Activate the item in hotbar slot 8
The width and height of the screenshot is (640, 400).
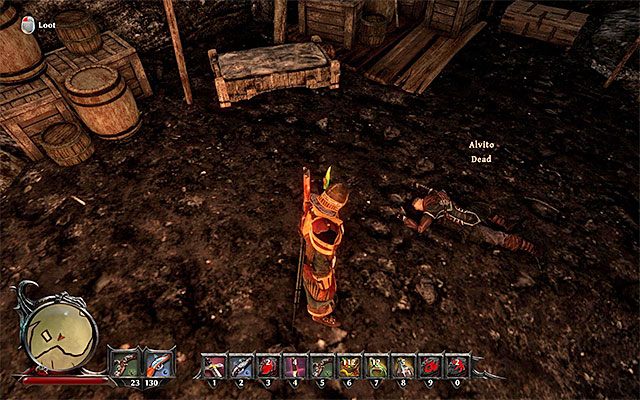pyautogui.click(x=403, y=364)
